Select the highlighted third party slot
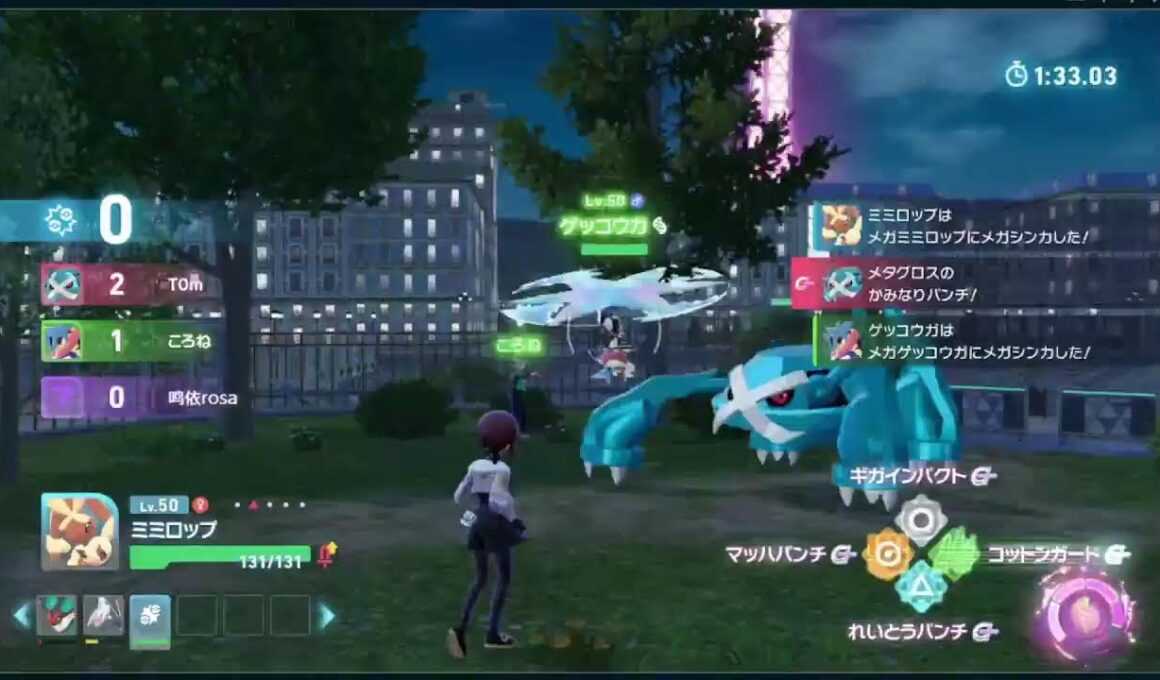This screenshot has height=680, width=1160. click(x=150, y=616)
